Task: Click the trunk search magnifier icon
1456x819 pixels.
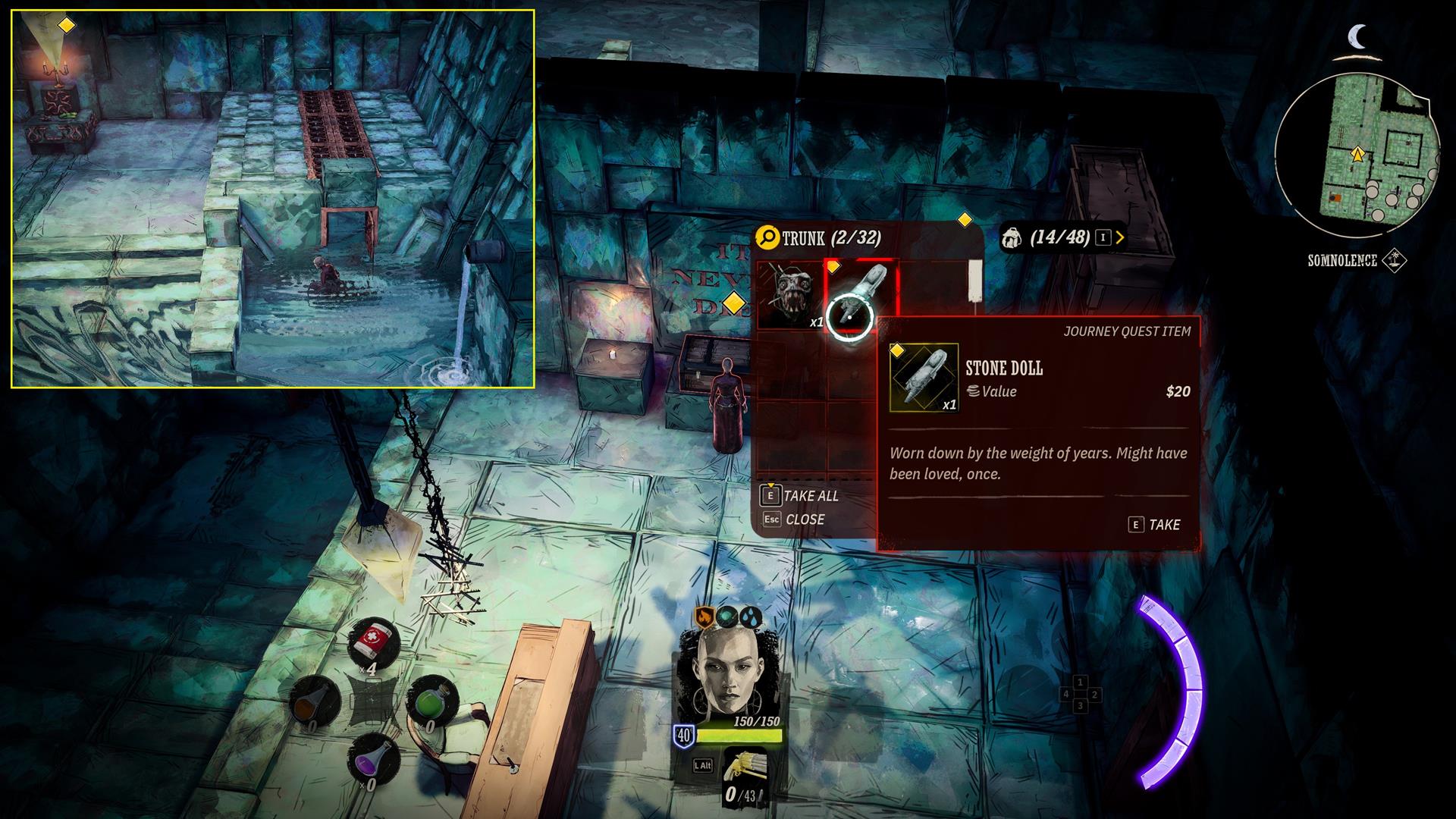Action: click(767, 239)
